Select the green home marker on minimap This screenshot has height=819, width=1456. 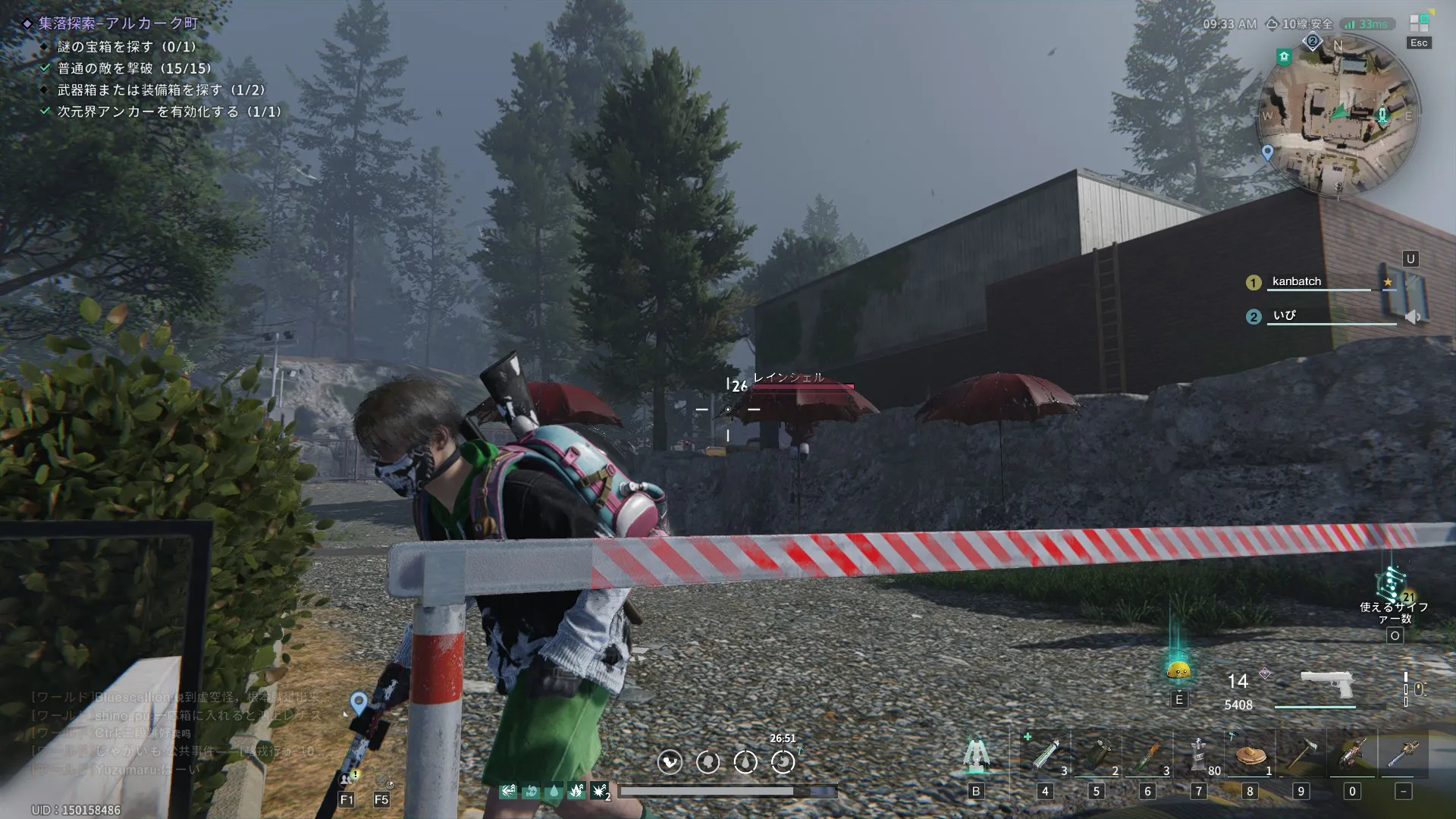pos(1284,56)
